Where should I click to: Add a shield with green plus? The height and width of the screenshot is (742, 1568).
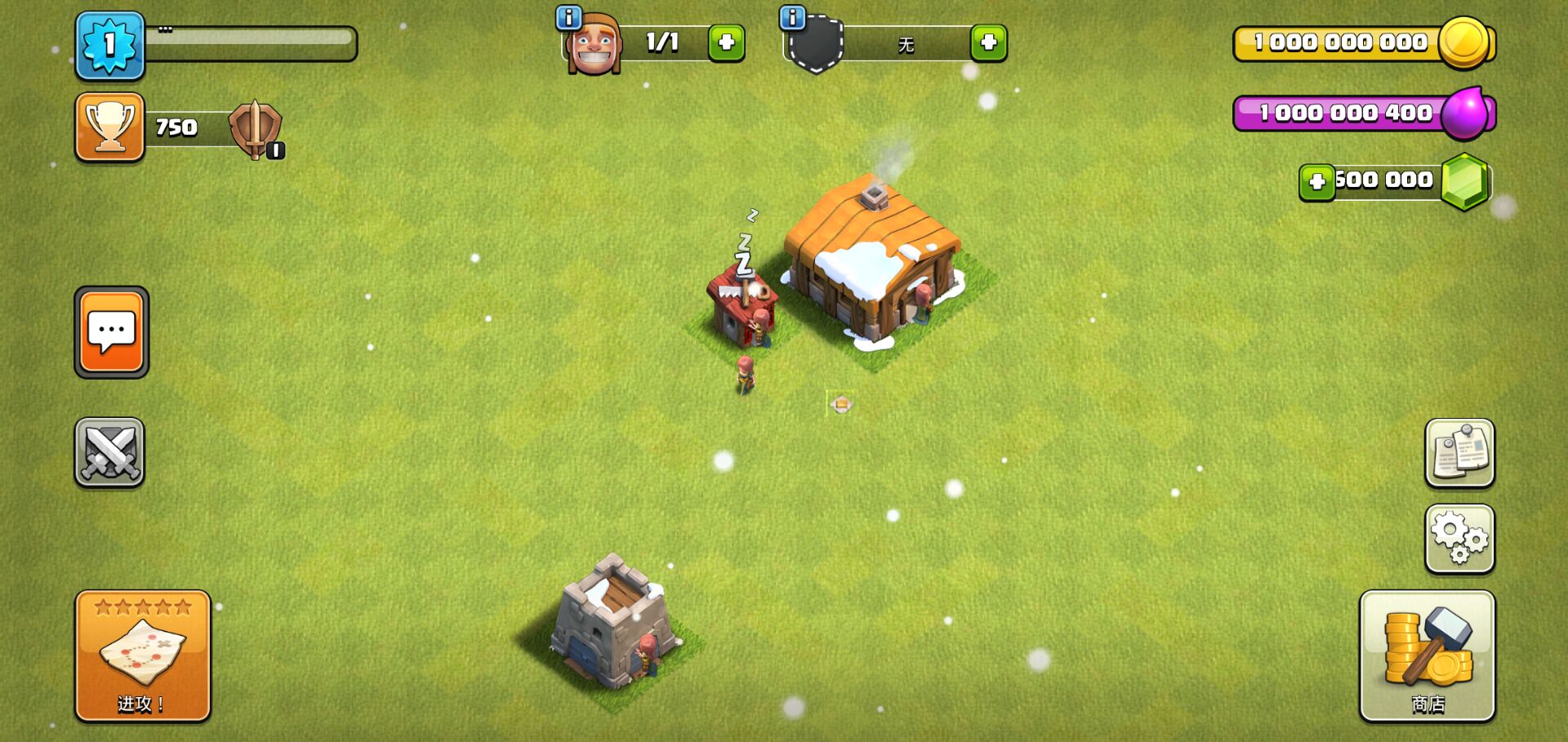point(988,42)
